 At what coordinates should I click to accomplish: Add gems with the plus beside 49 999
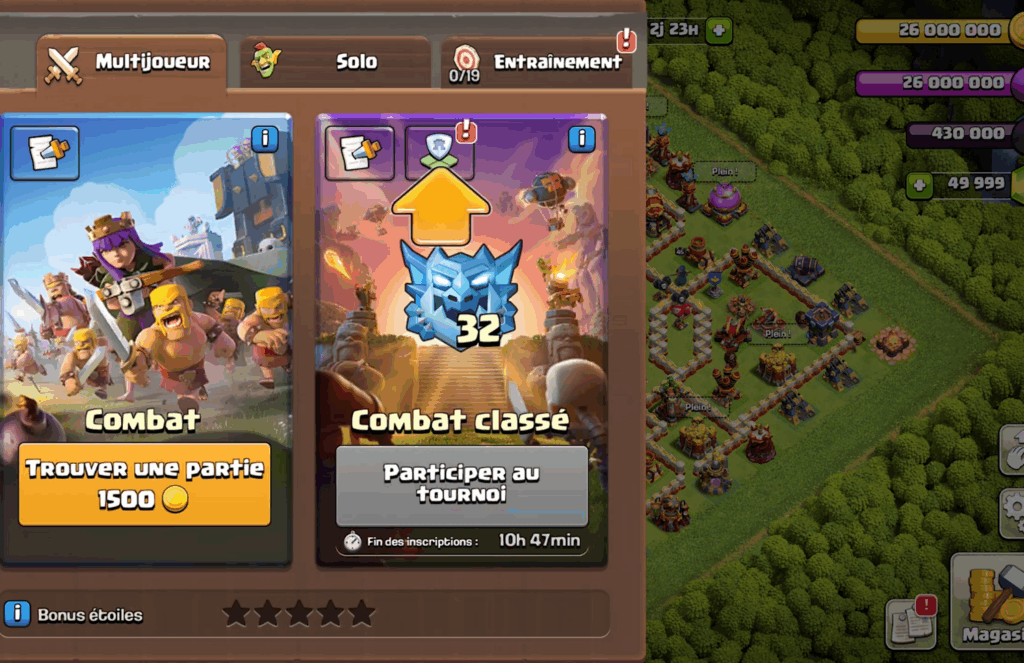click(920, 184)
